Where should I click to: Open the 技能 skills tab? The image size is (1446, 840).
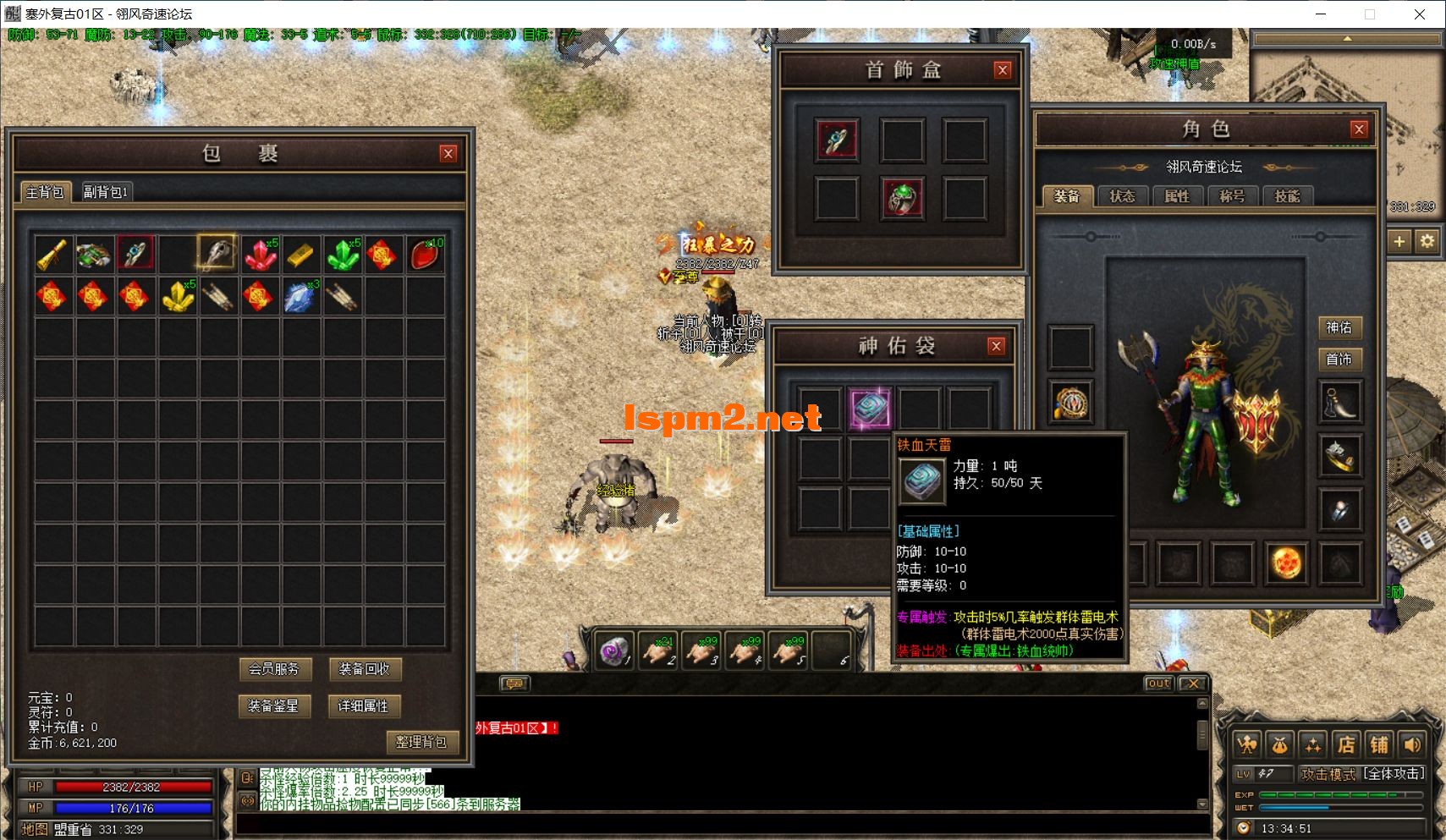[x=1287, y=196]
